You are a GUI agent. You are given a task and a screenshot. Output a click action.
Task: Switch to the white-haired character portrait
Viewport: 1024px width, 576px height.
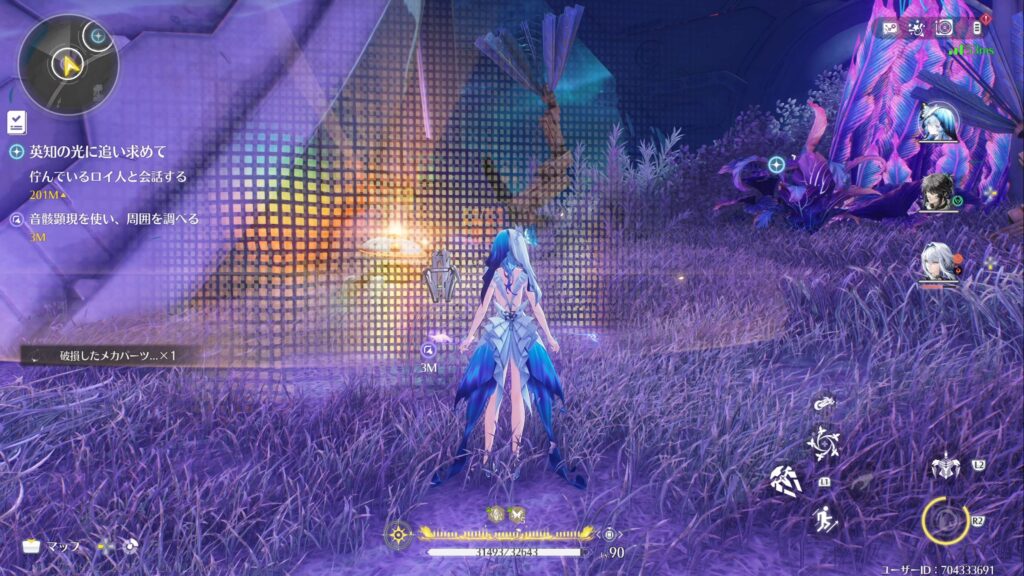(938, 264)
